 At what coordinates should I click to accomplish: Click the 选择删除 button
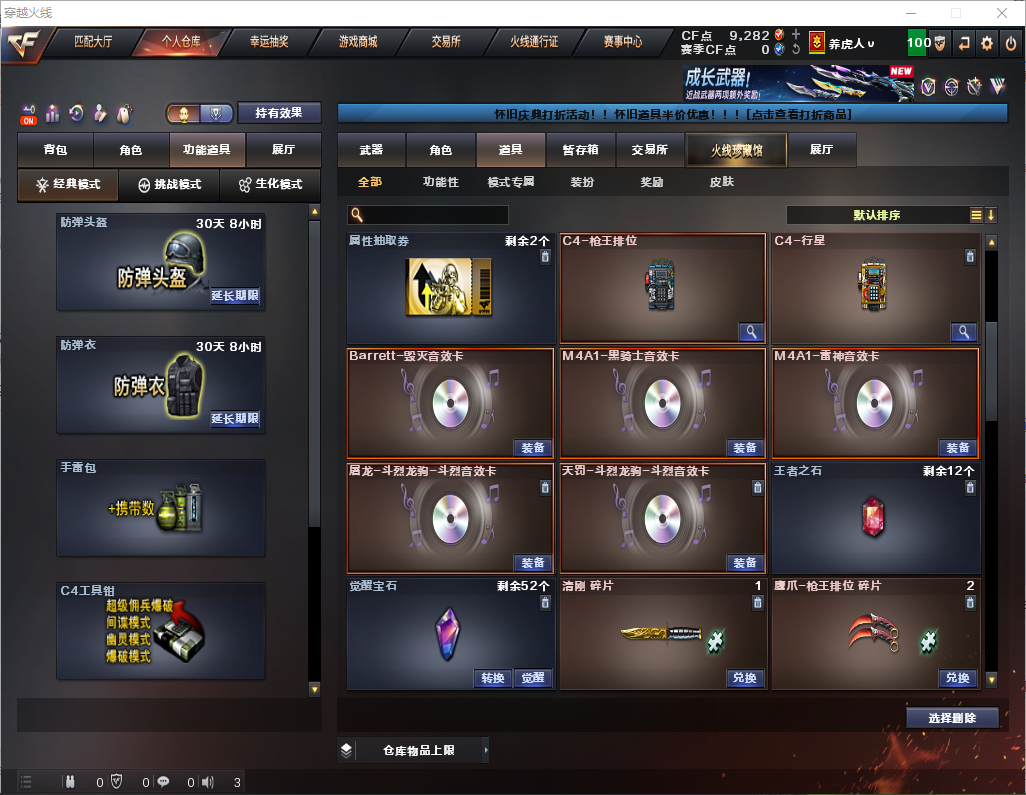point(952,718)
